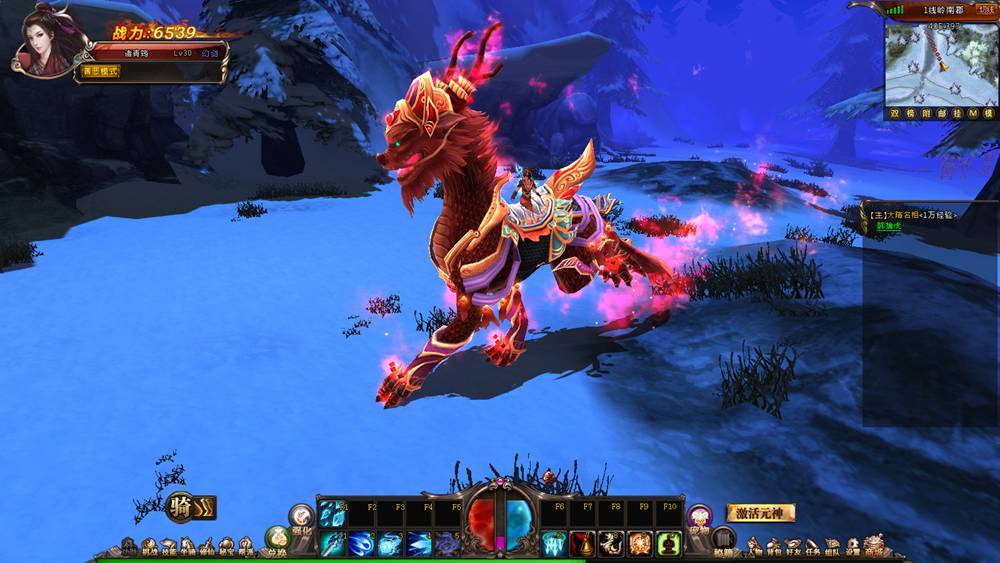Screen dimensions: 1000x563
Task: Cast the blue crescent slash skill
Action: [362, 543]
